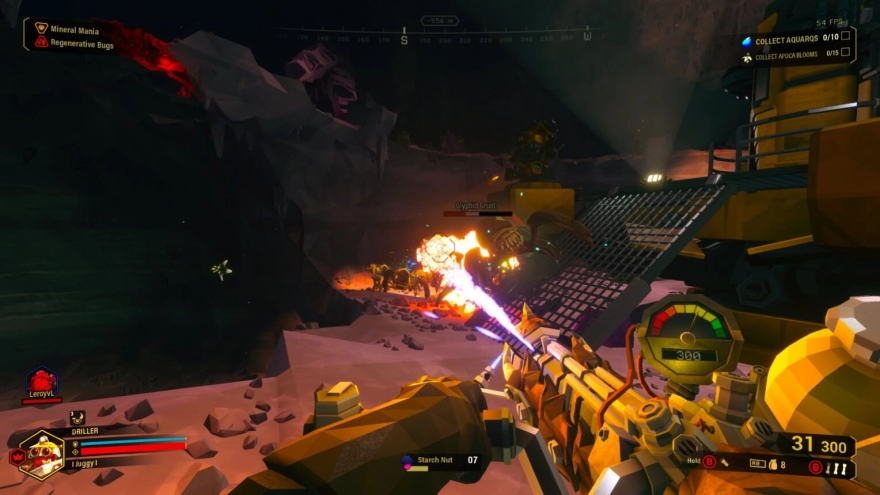Click the crown badge beside the portrait
The height and width of the screenshot is (495, 880).
click(x=15, y=457)
